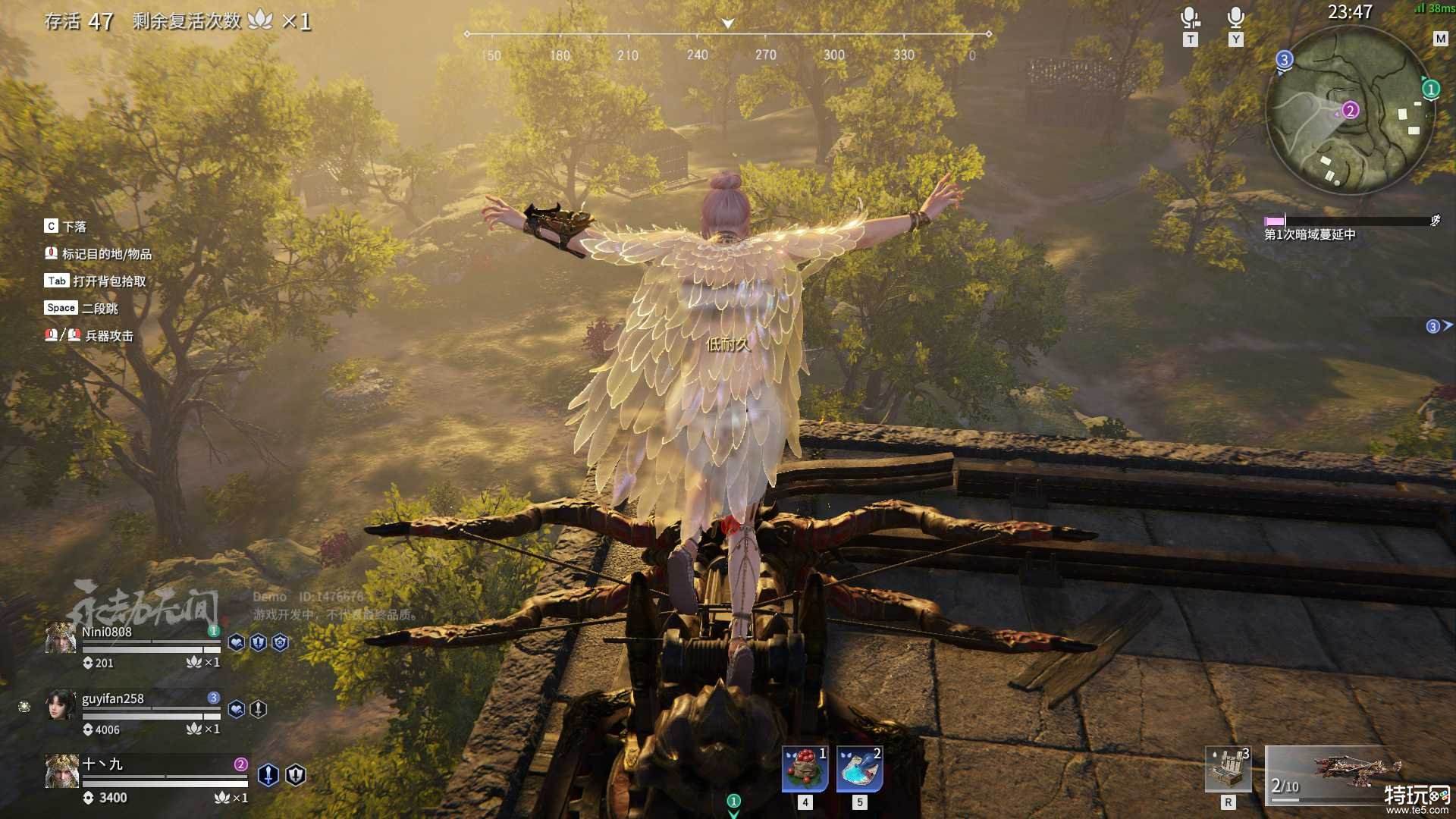Select teammate guyifan258's portrait
Screen dimensions: 1456x819
coord(60,705)
